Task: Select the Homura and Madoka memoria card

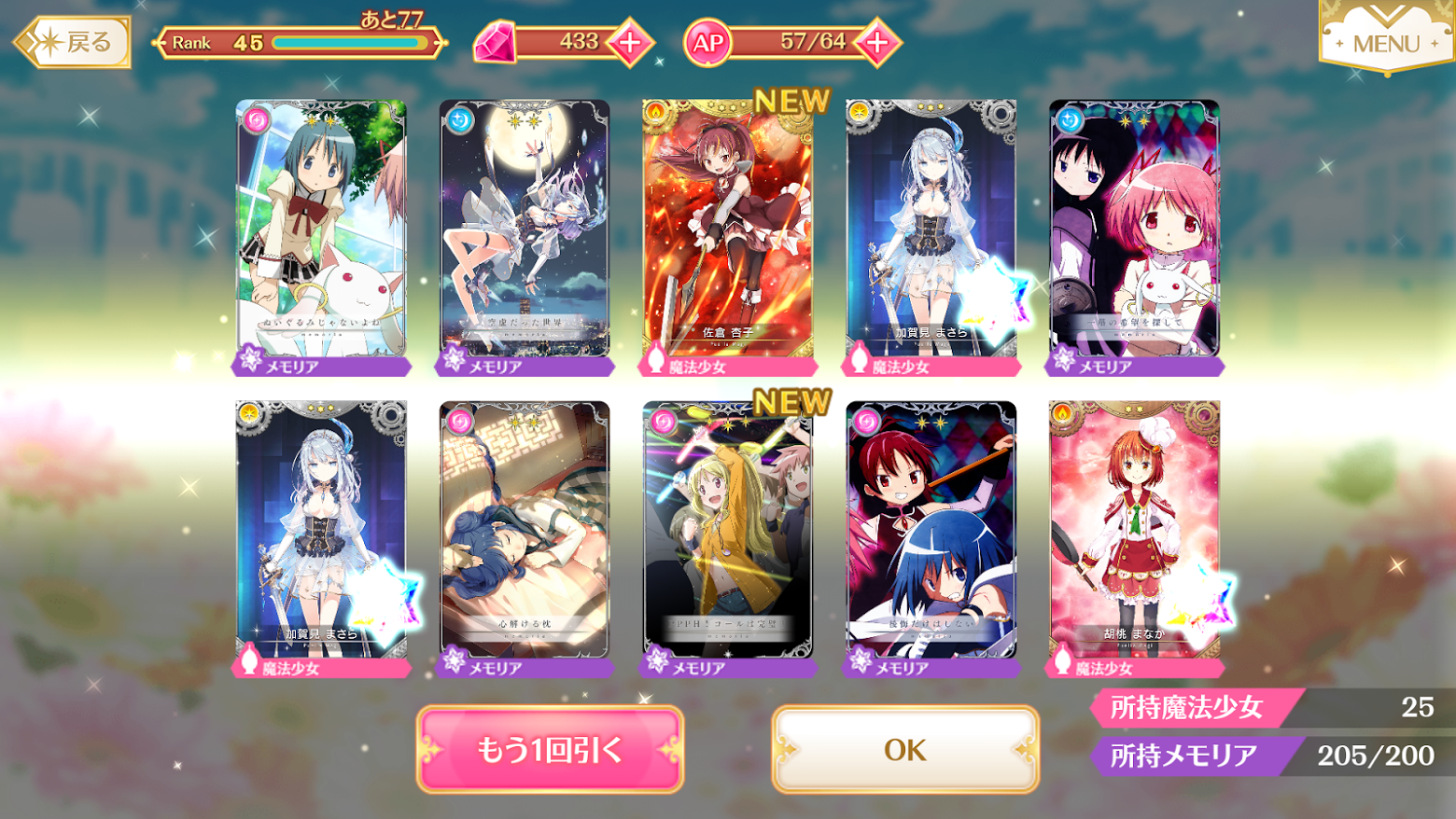Action: tap(1134, 233)
